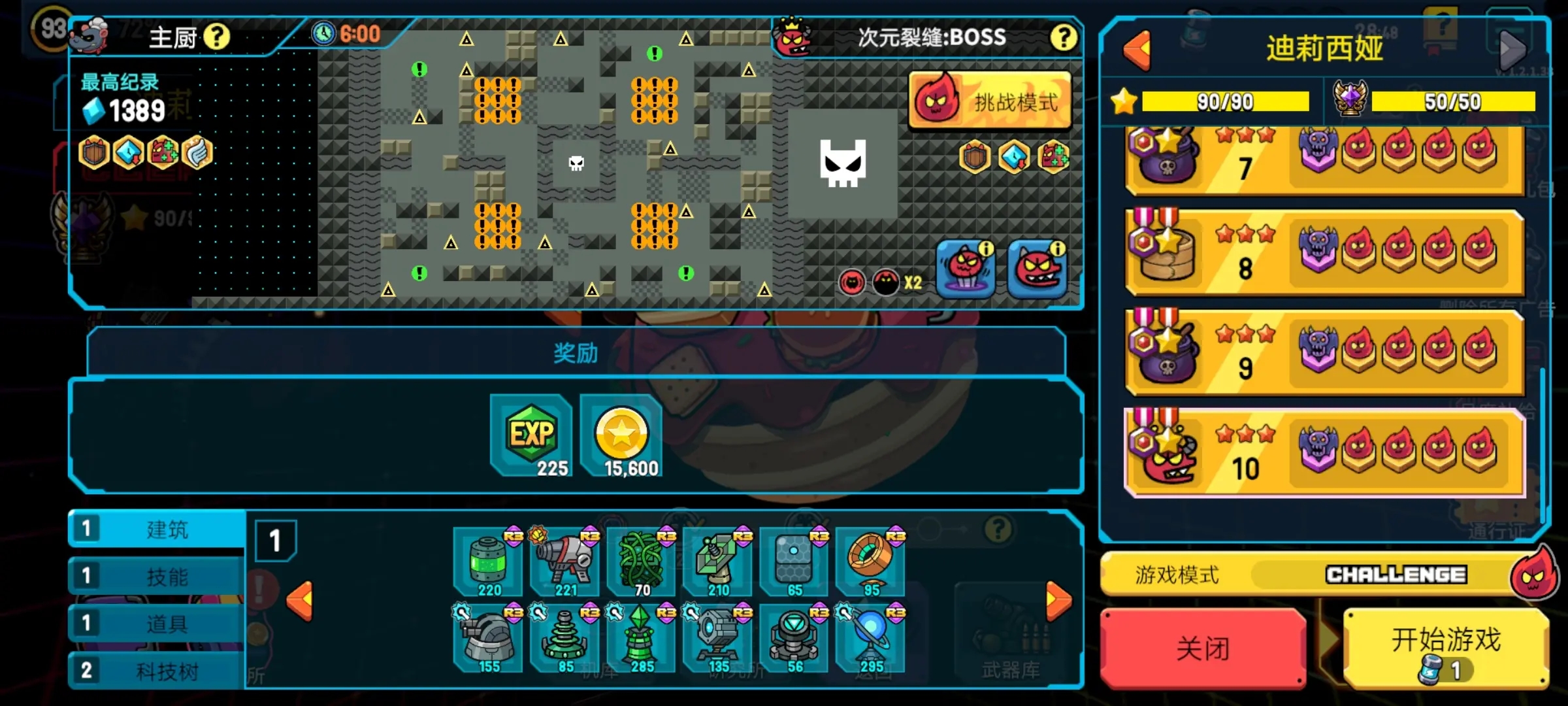
Task: Select level 10 boss stage row
Action: pyautogui.click(x=1324, y=452)
